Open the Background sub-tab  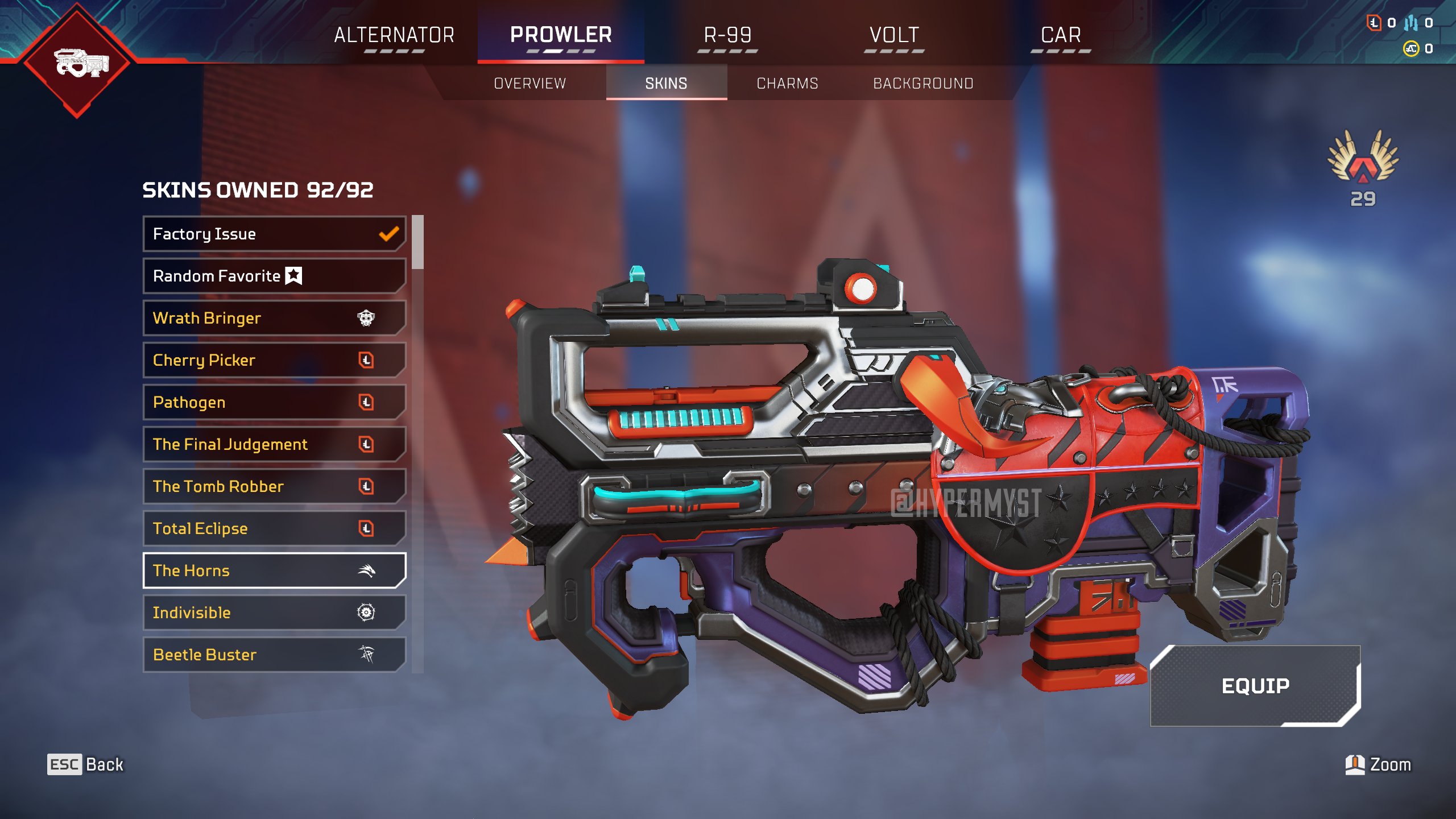[923, 84]
